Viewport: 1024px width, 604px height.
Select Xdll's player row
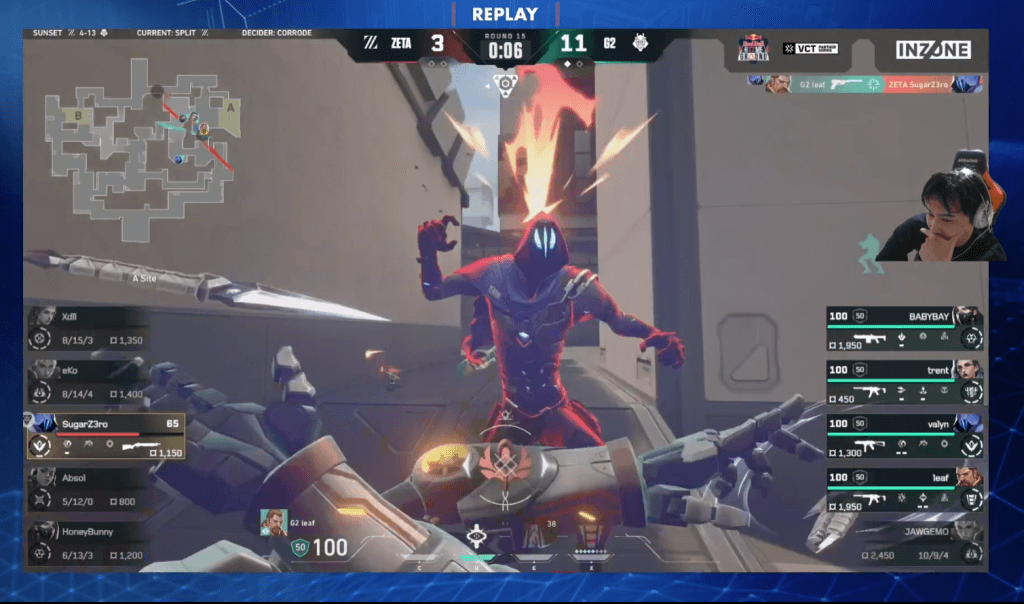click(88, 329)
